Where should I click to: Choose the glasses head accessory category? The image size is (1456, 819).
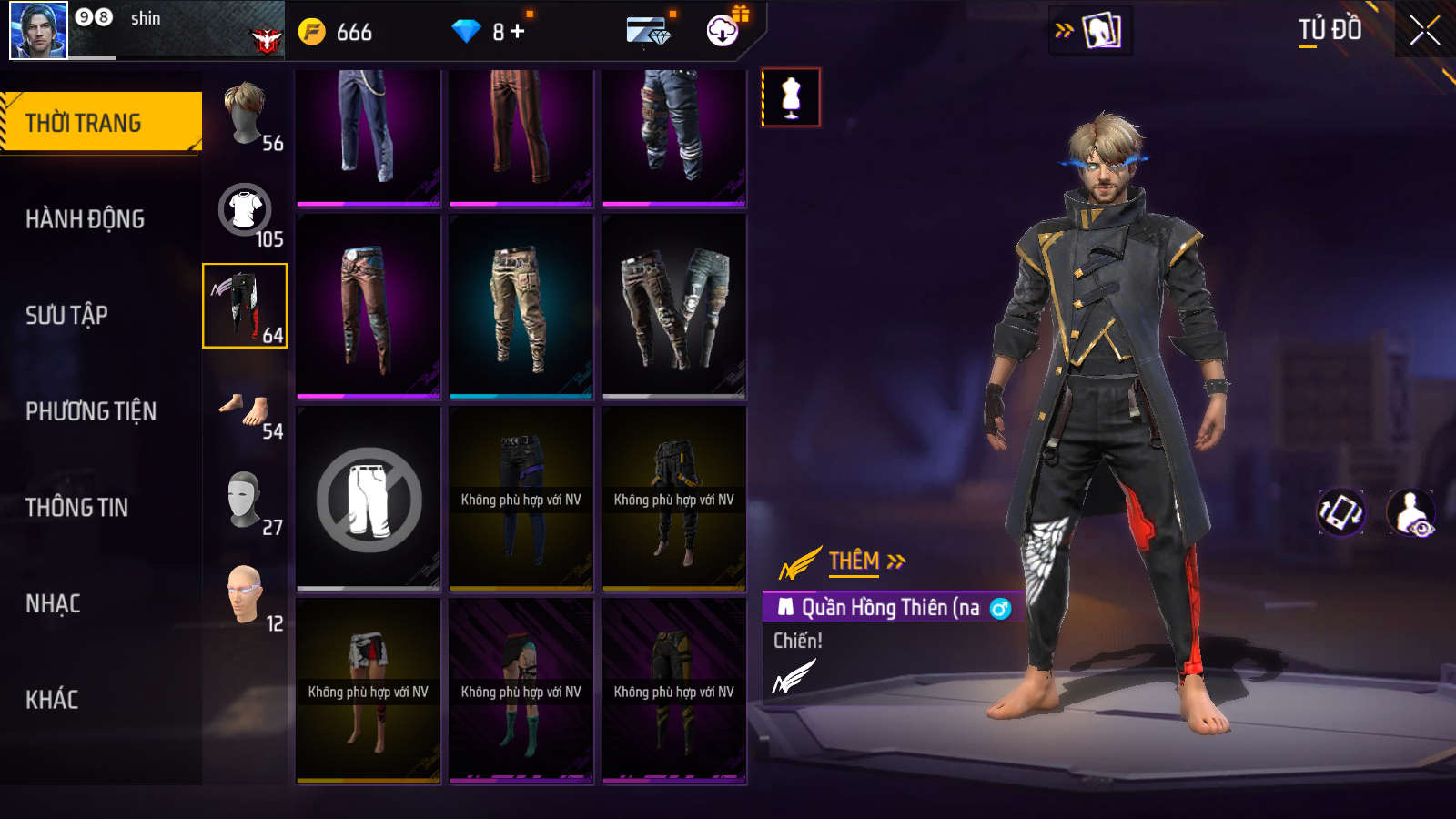246,595
